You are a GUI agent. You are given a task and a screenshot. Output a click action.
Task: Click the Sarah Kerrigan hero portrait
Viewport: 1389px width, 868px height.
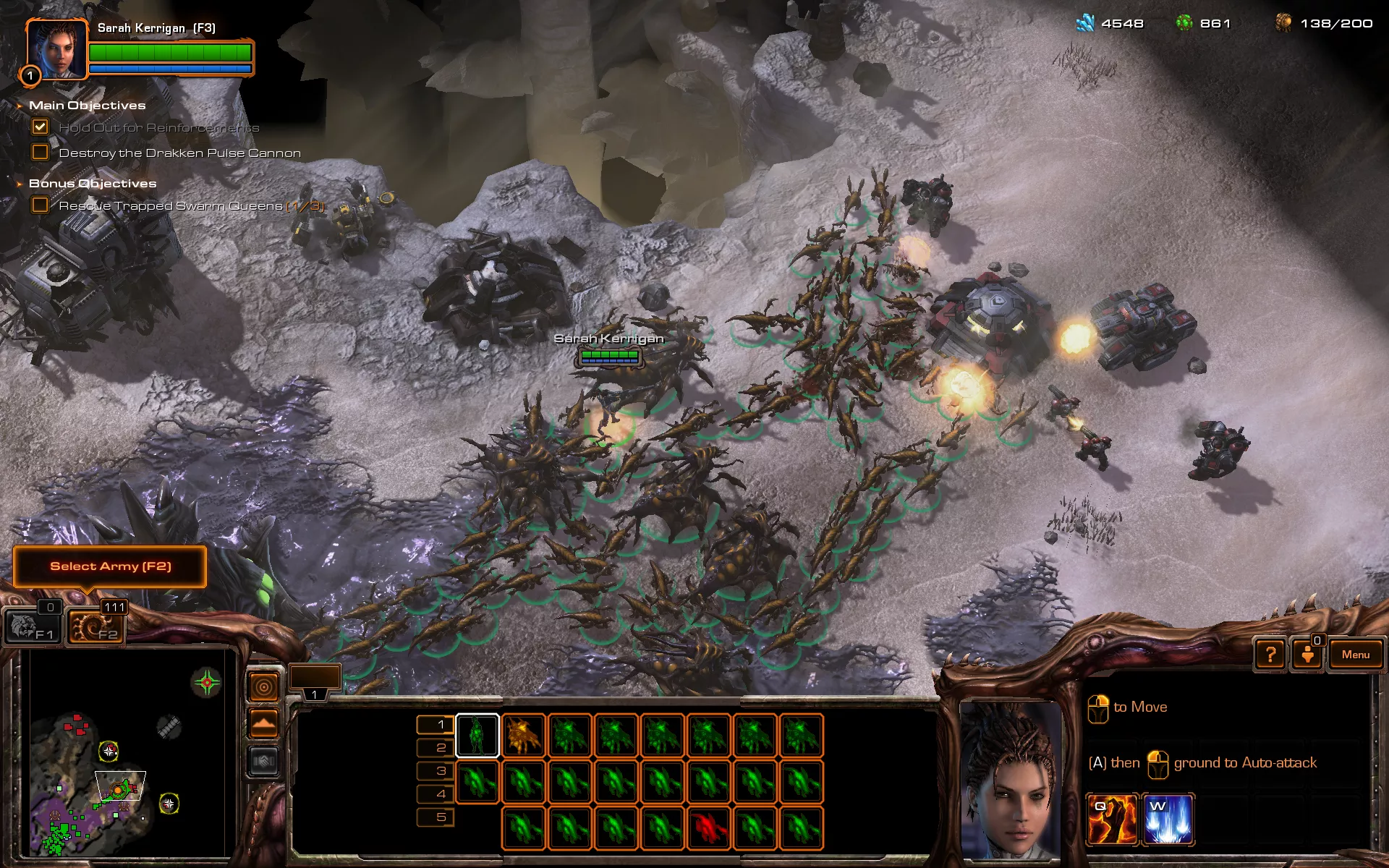click(x=56, y=49)
